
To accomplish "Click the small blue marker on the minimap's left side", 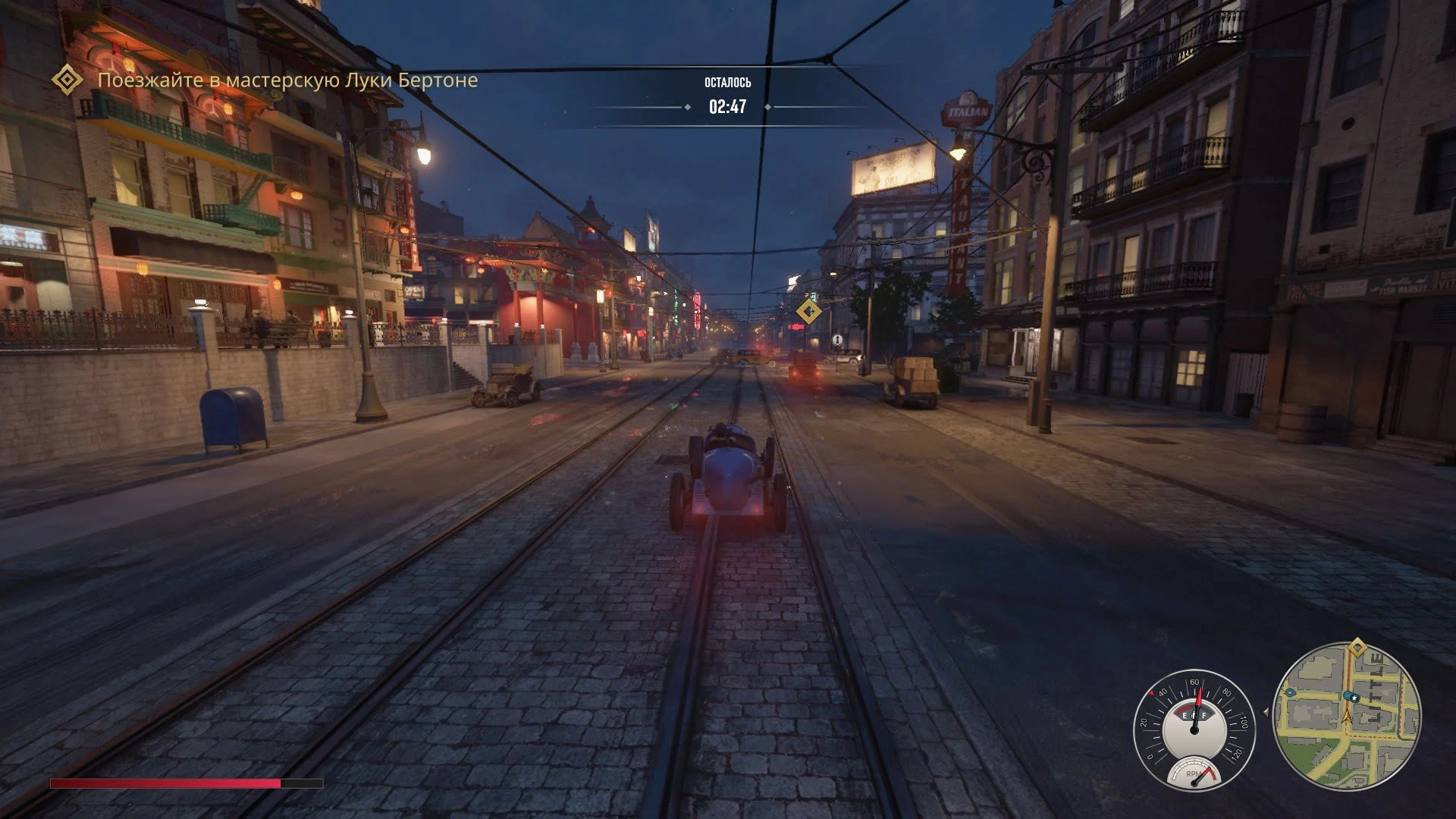I will (x=1288, y=692).
